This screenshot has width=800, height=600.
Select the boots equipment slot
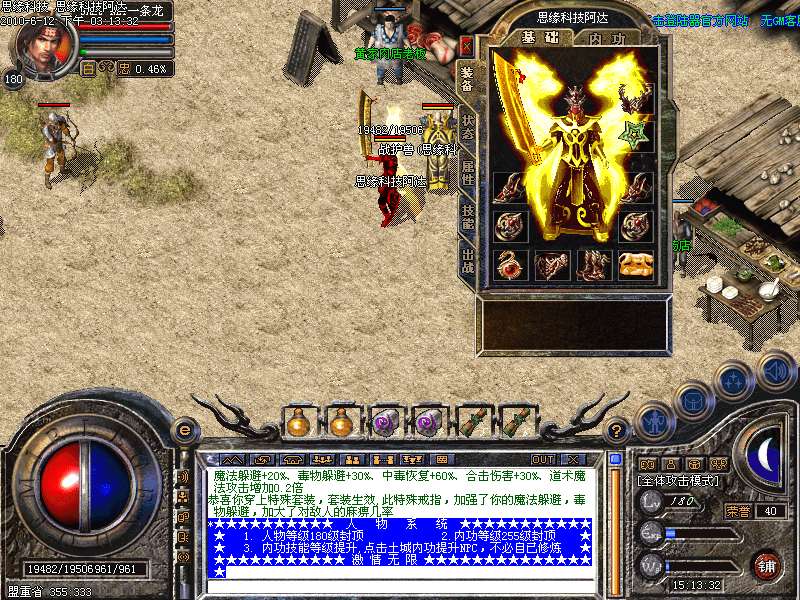click(592, 264)
